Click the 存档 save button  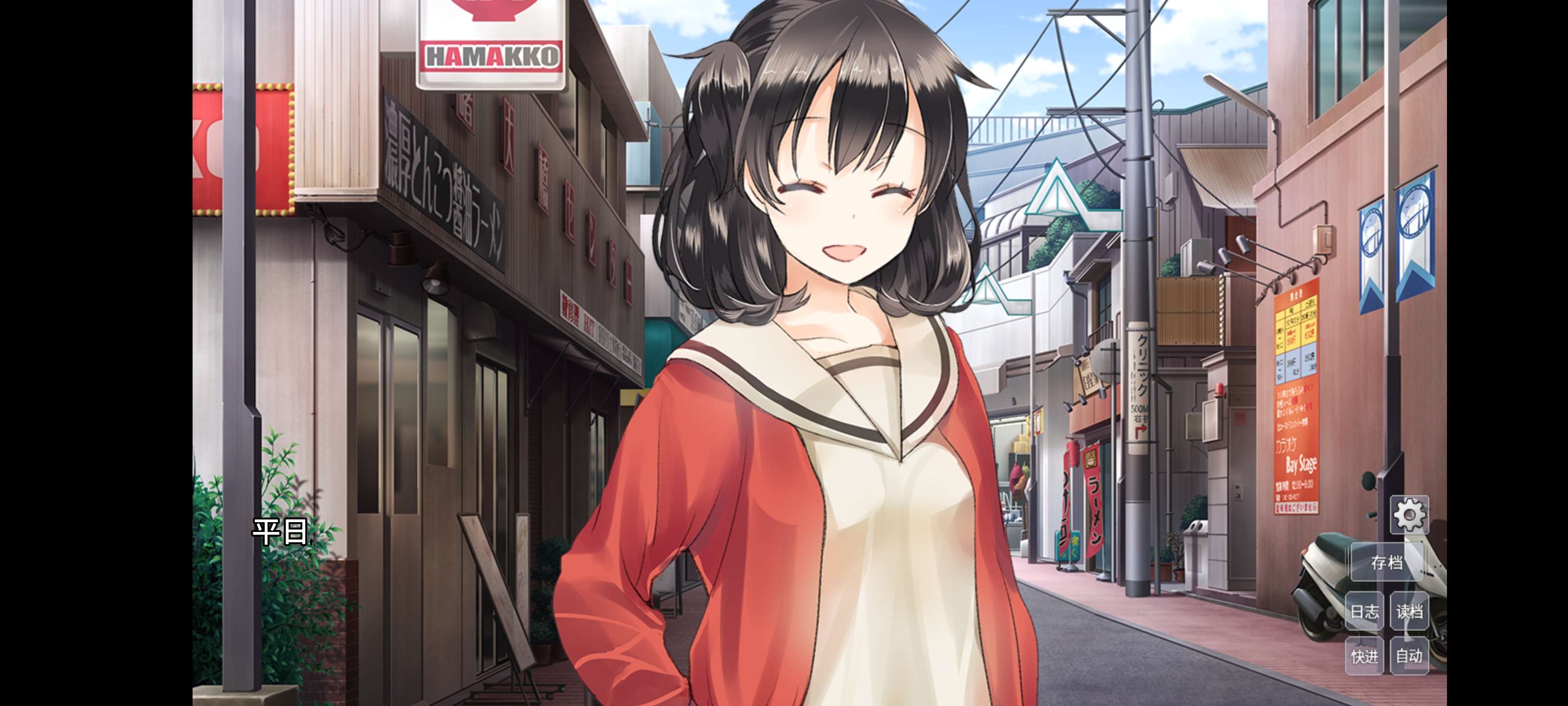click(1387, 562)
